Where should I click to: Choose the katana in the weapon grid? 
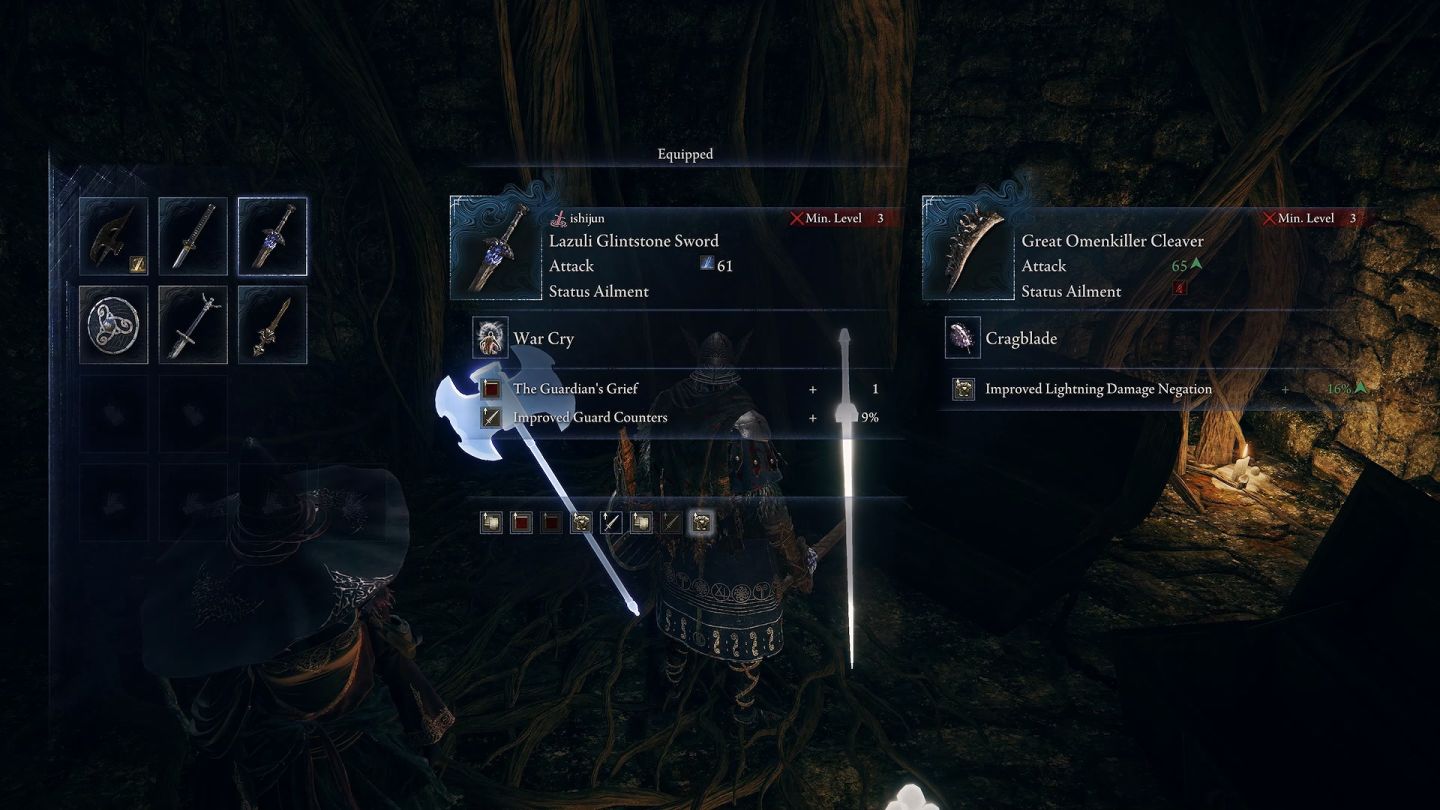click(x=193, y=236)
